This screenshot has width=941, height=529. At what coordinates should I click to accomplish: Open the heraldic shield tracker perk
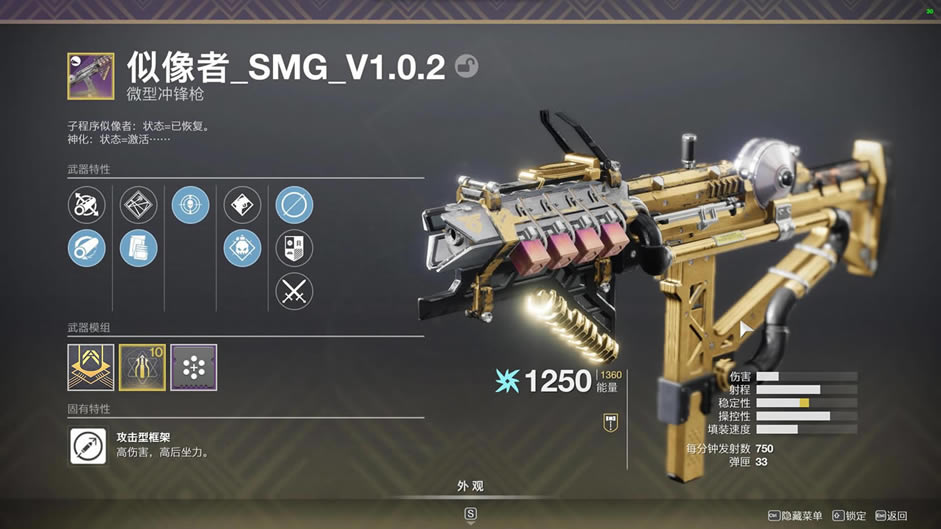294,248
